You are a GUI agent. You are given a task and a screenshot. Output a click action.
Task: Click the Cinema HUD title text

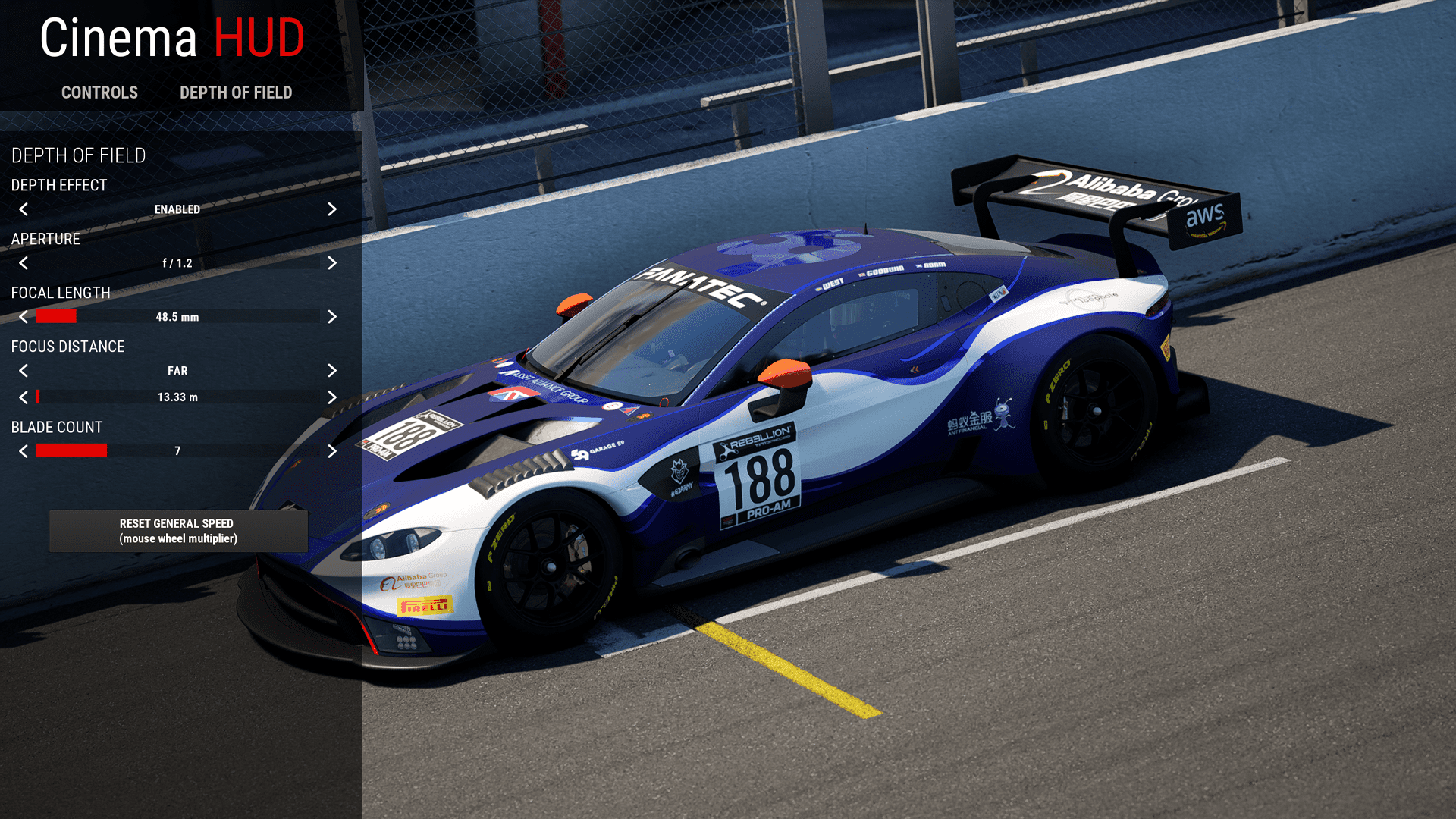171,38
